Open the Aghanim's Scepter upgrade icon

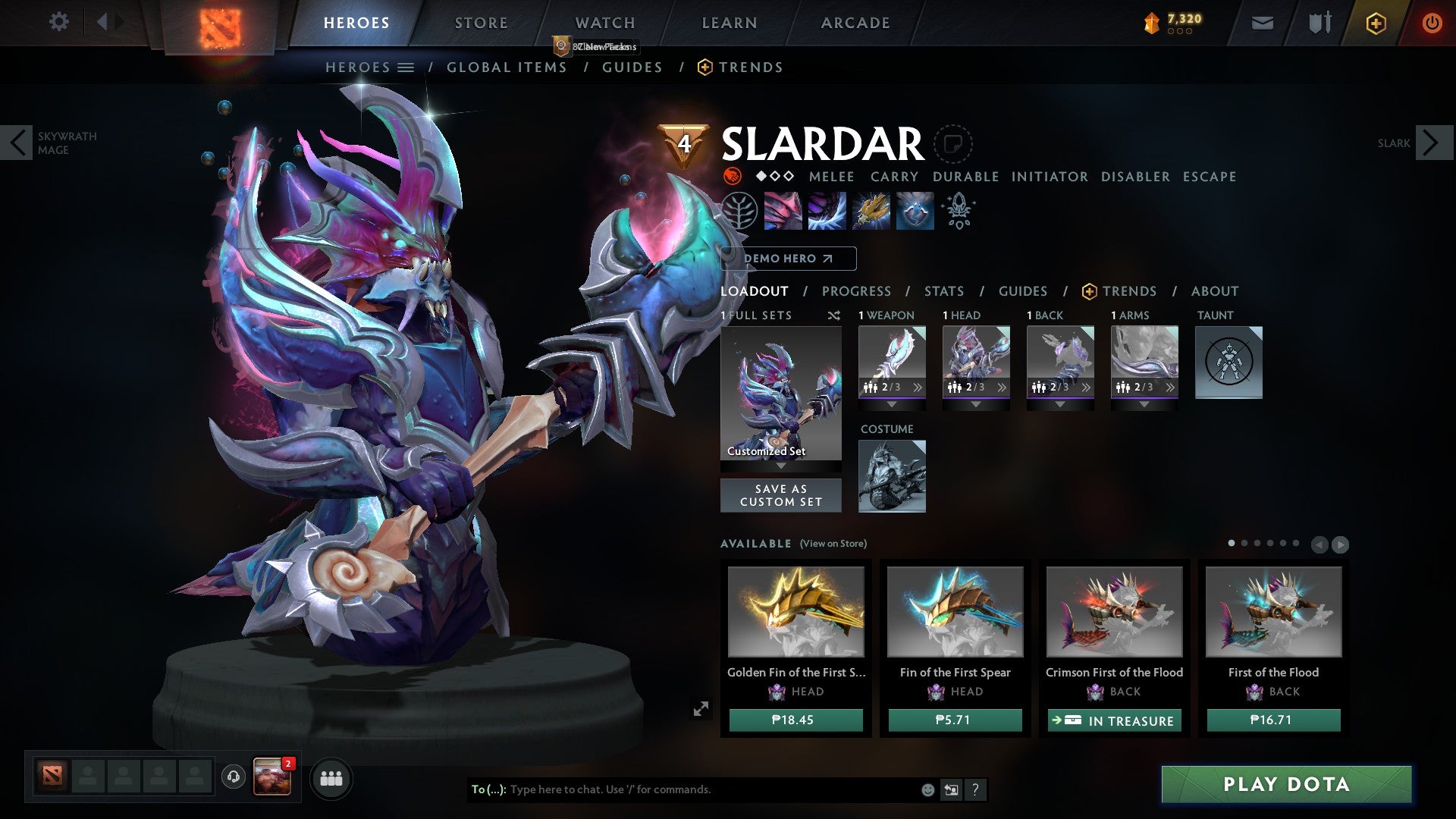[x=959, y=211]
